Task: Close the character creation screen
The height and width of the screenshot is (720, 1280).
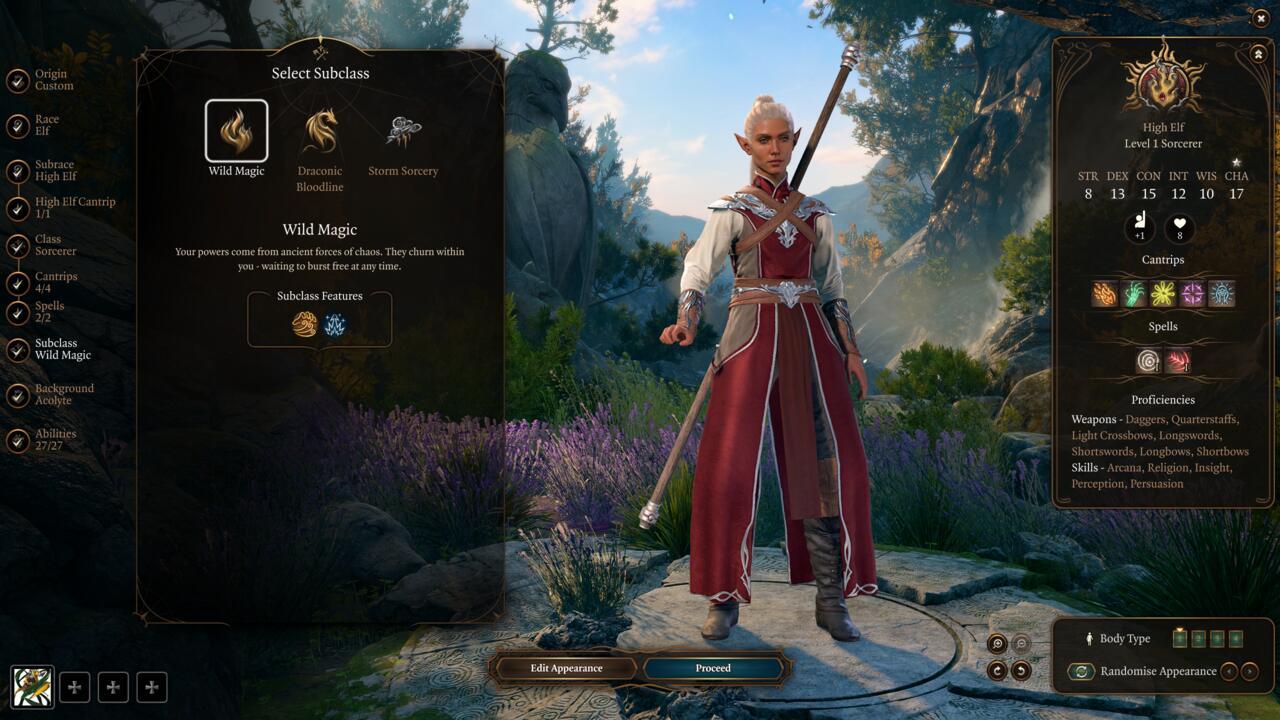Action: tap(1260, 18)
